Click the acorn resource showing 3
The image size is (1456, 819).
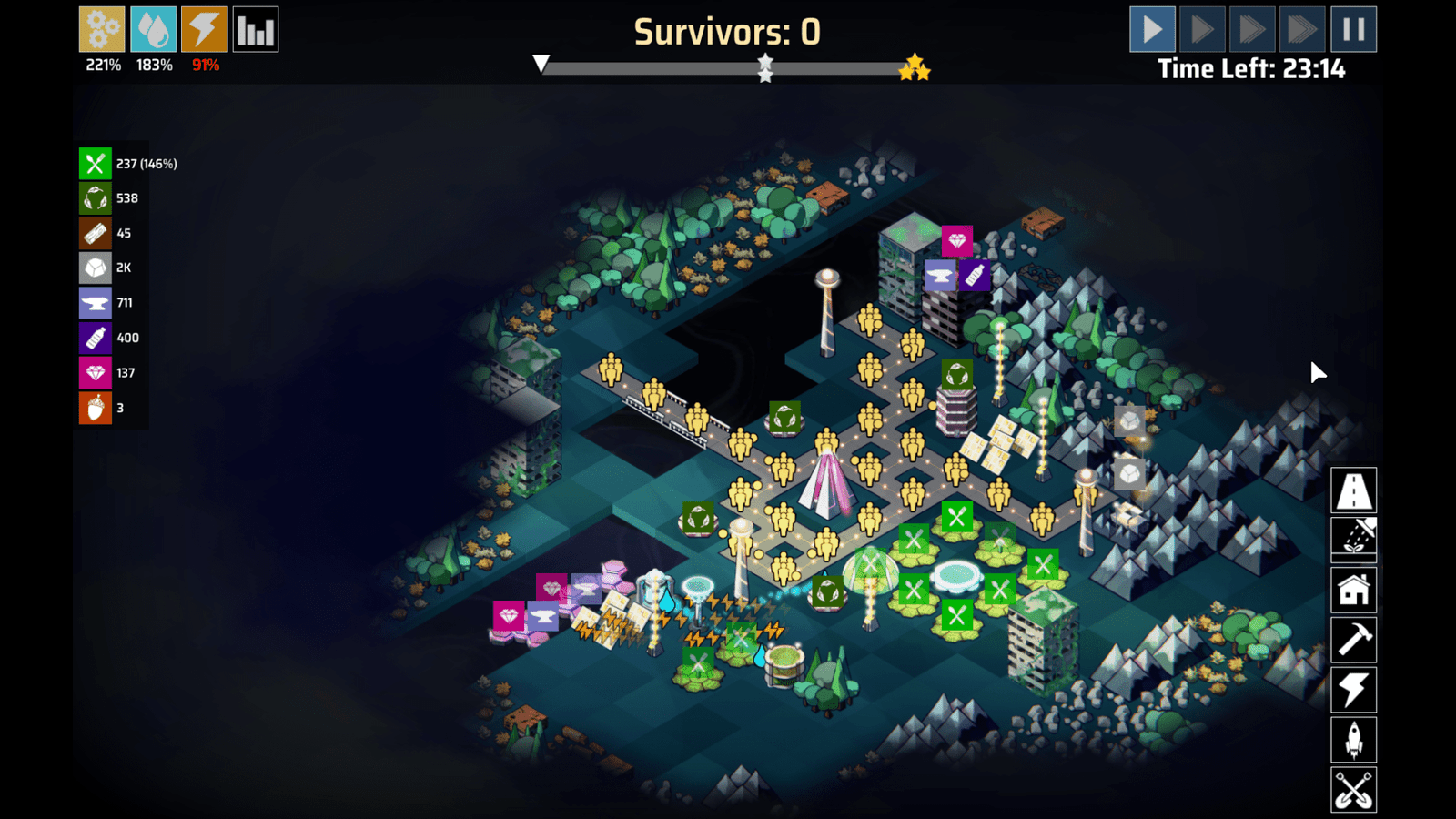[x=95, y=409]
